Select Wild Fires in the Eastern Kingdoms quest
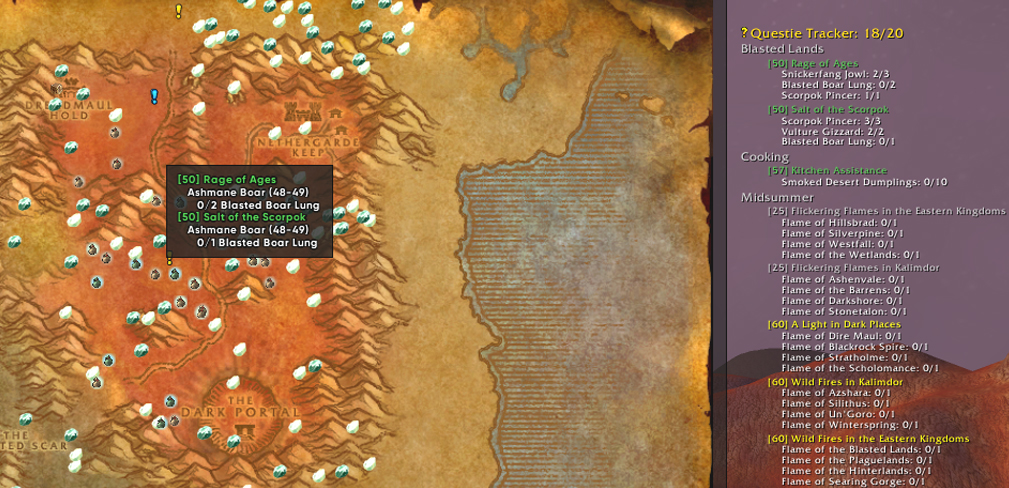 point(868,438)
